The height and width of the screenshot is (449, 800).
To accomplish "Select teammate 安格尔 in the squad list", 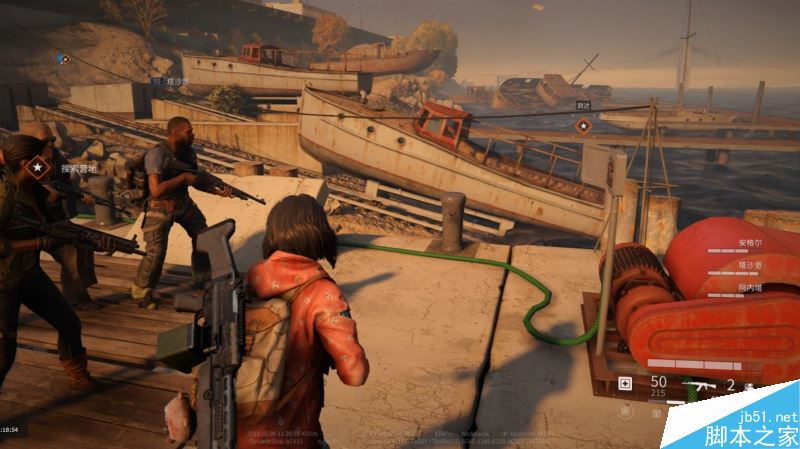I will click(750, 242).
